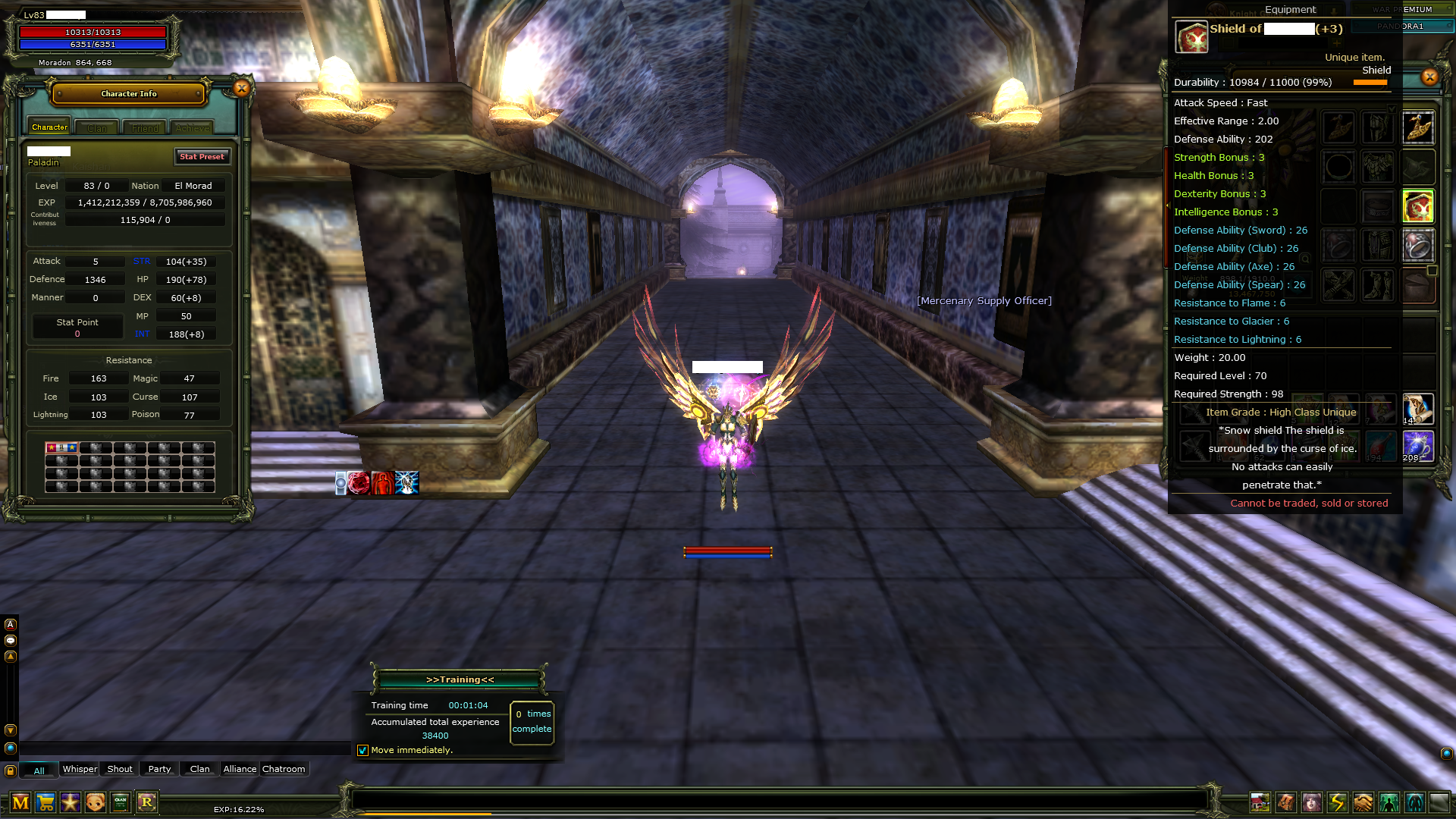
Task: Click the house icon to return to town
Action: click(1260, 802)
